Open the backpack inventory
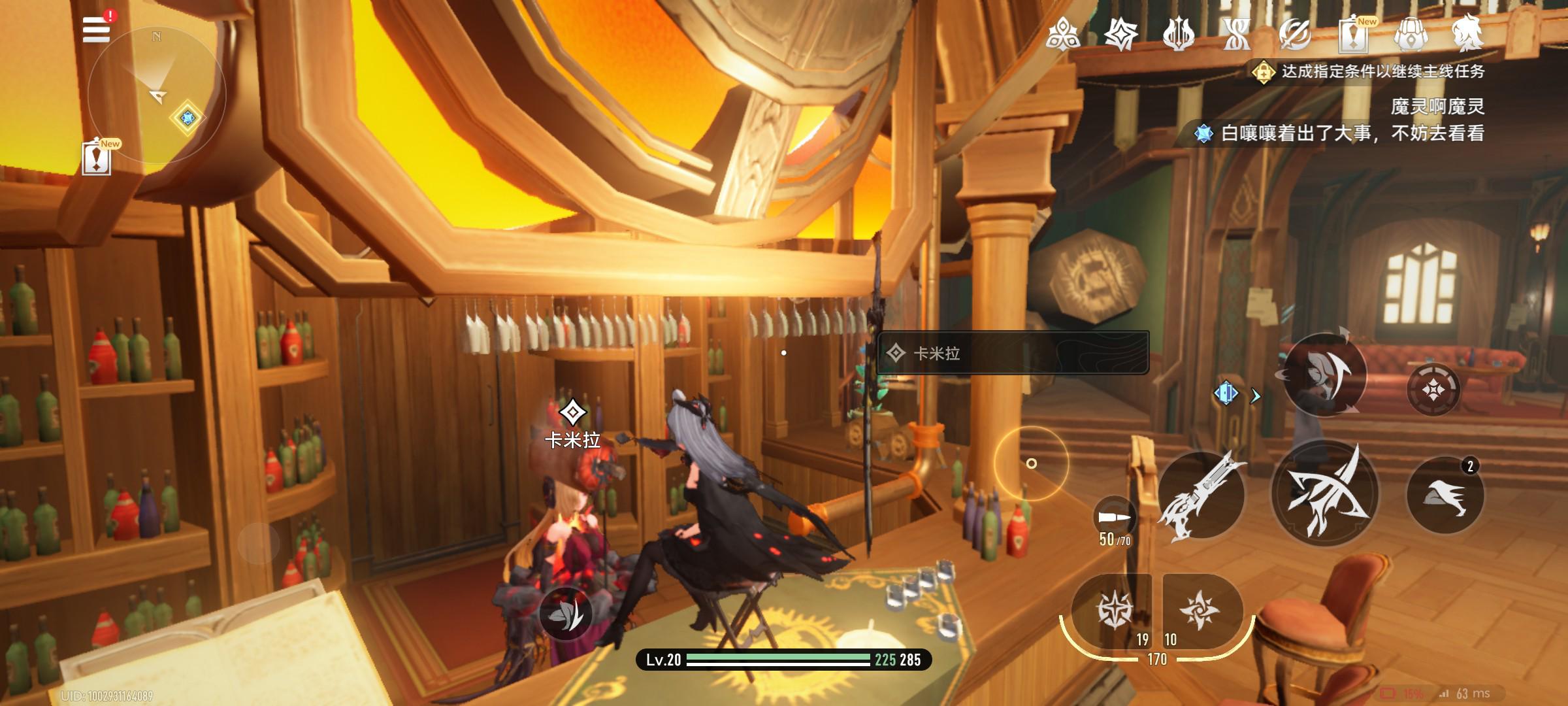The height and width of the screenshot is (706, 1568). point(1411,33)
